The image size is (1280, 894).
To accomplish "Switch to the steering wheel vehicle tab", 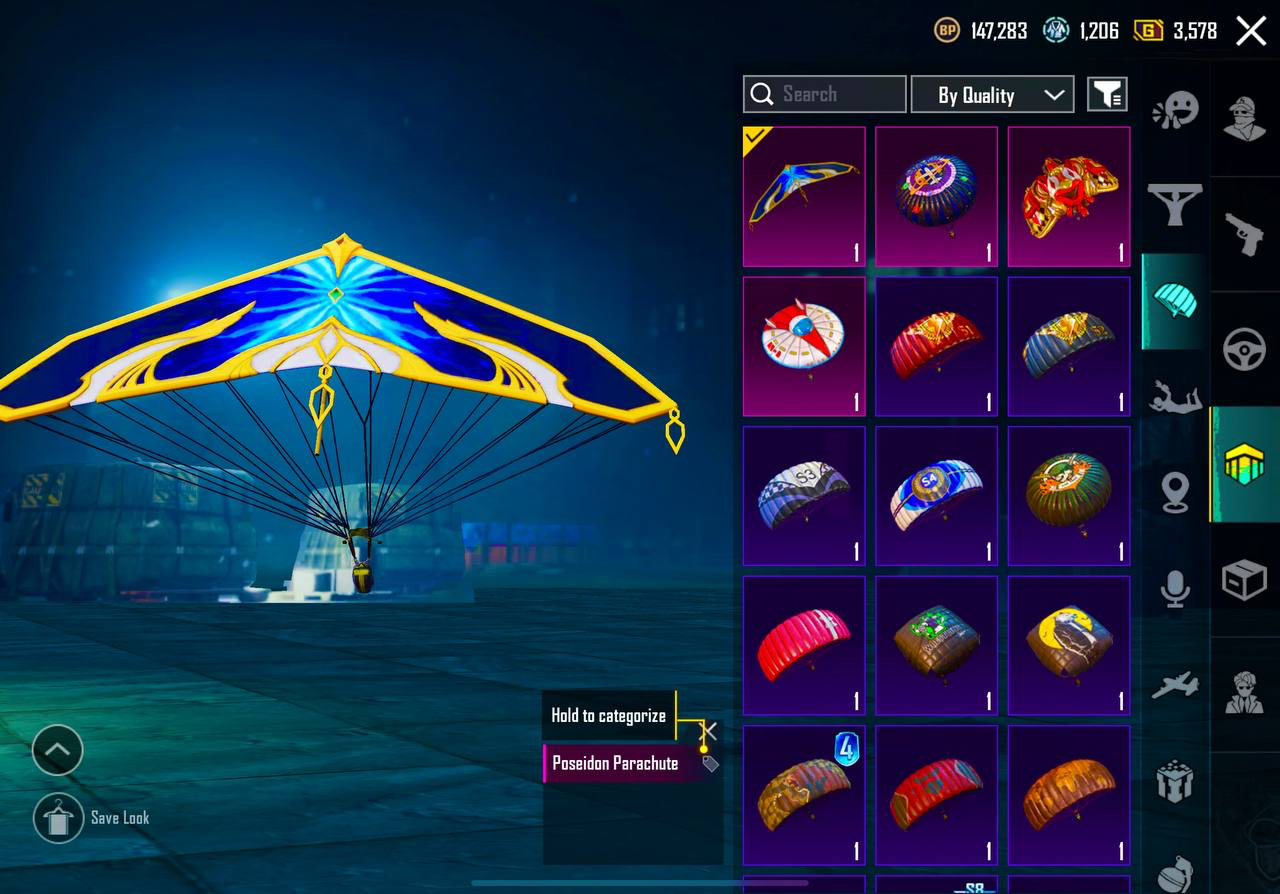I will point(1244,350).
